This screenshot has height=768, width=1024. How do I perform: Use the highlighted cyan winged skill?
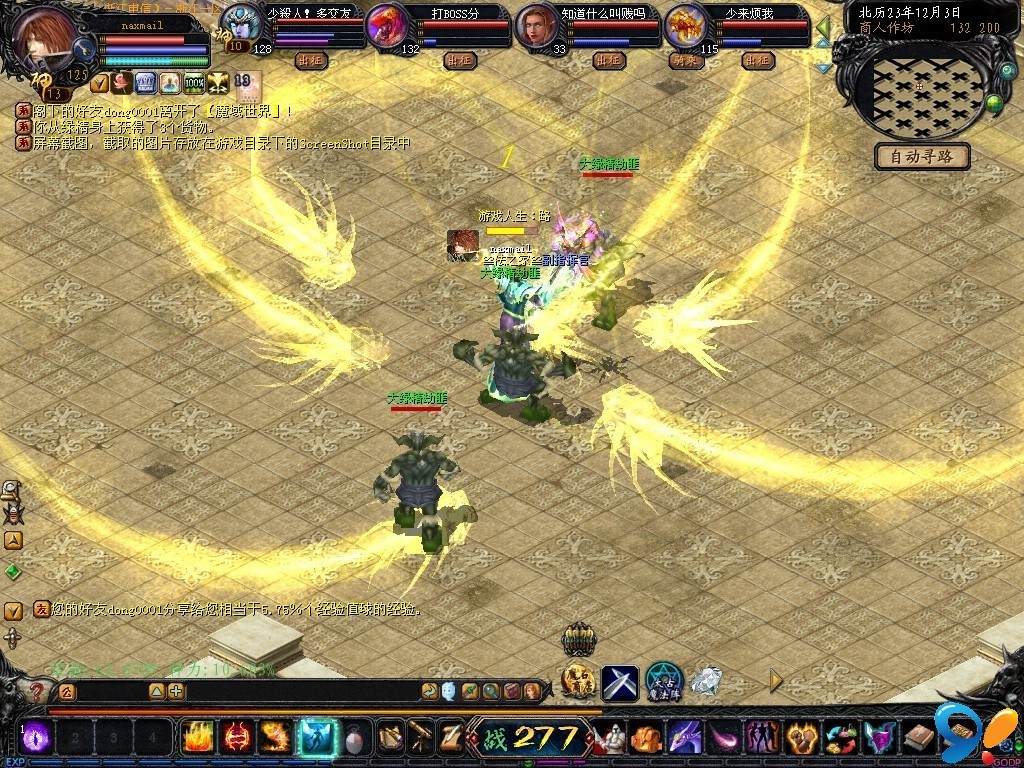click(x=318, y=738)
